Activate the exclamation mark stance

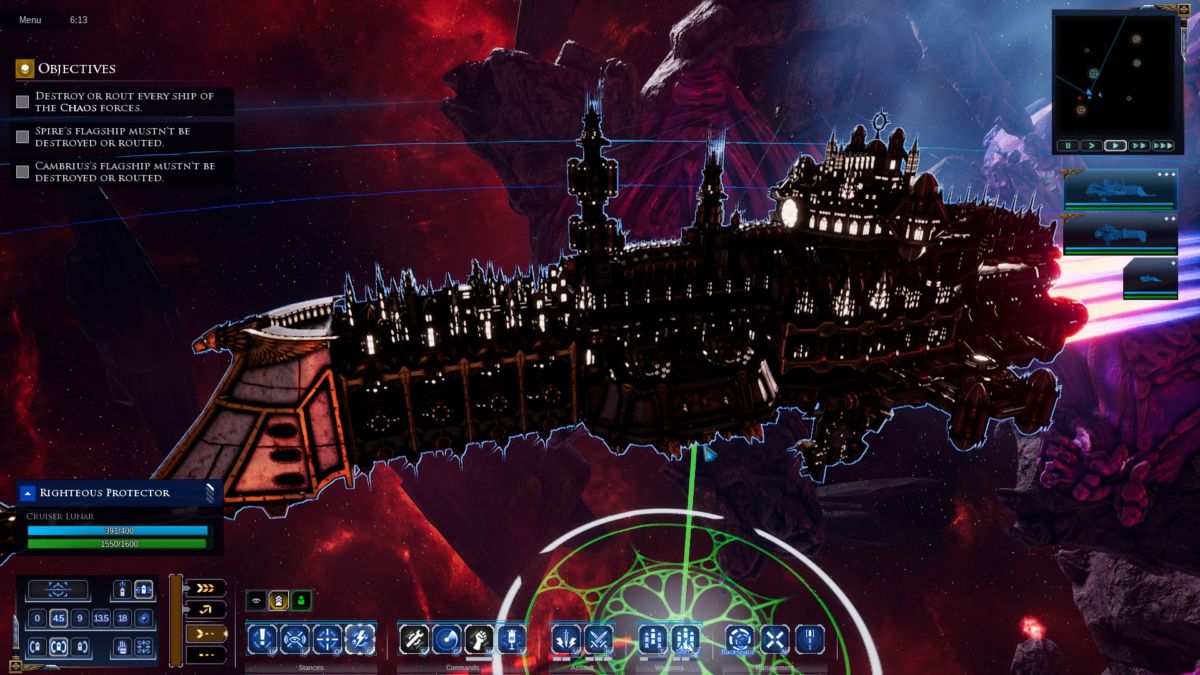coord(262,638)
